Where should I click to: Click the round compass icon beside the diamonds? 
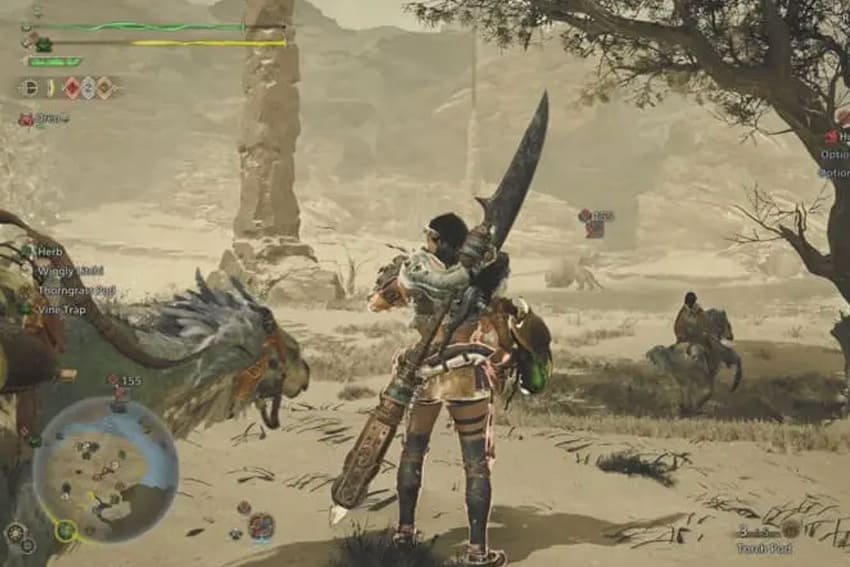coord(28,88)
